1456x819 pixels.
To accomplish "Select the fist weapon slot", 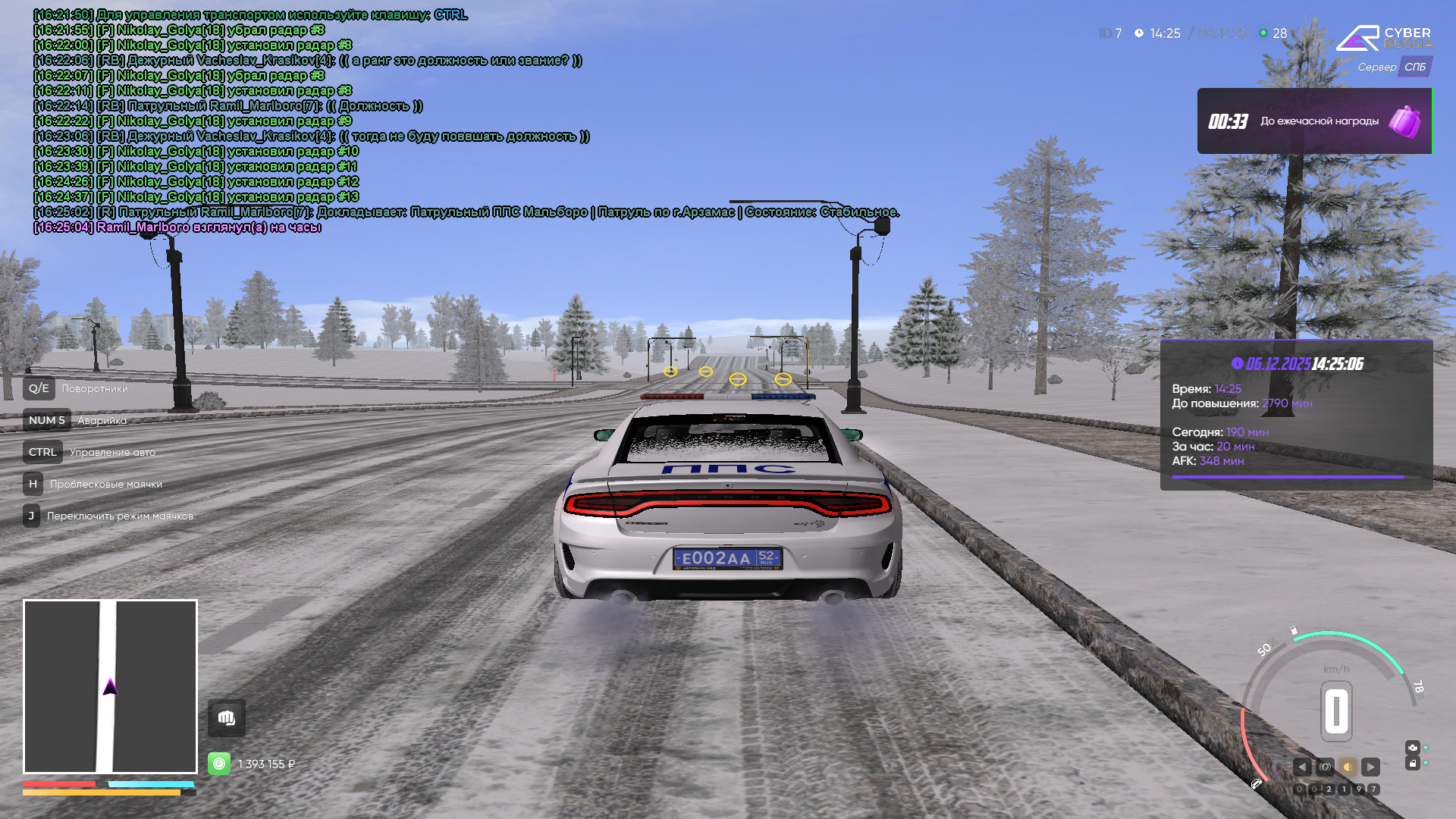I will tap(226, 718).
